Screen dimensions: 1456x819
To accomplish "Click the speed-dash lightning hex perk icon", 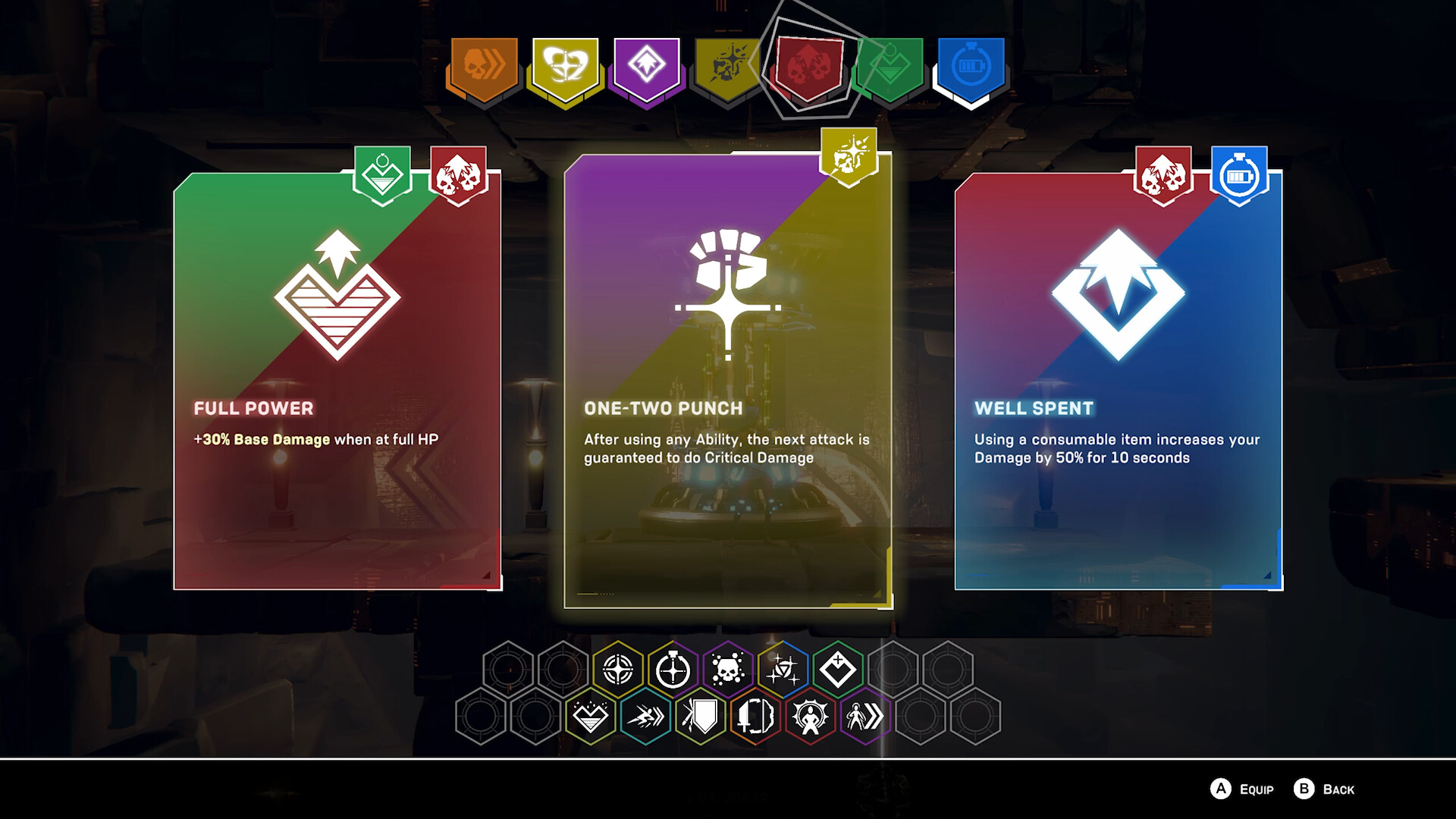I will (646, 717).
